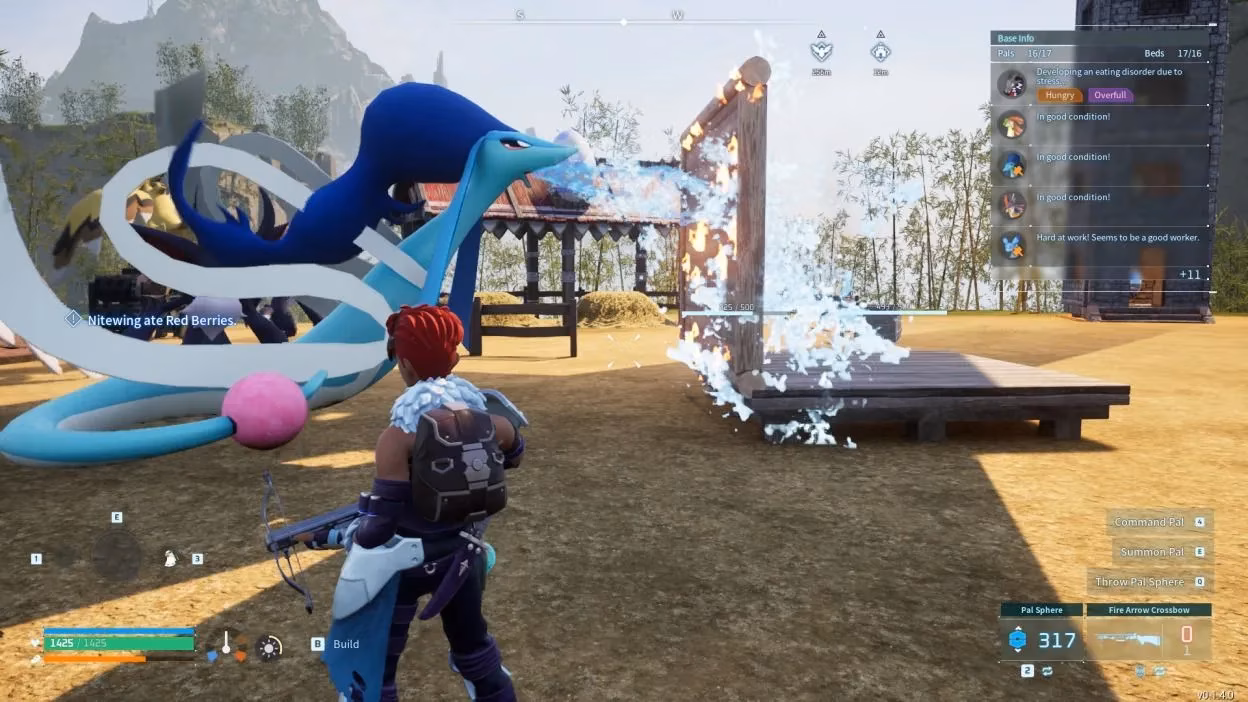Select the Fire Arrow Crossbow weapon slot
This screenshot has height=702, width=1248.
point(1147,638)
